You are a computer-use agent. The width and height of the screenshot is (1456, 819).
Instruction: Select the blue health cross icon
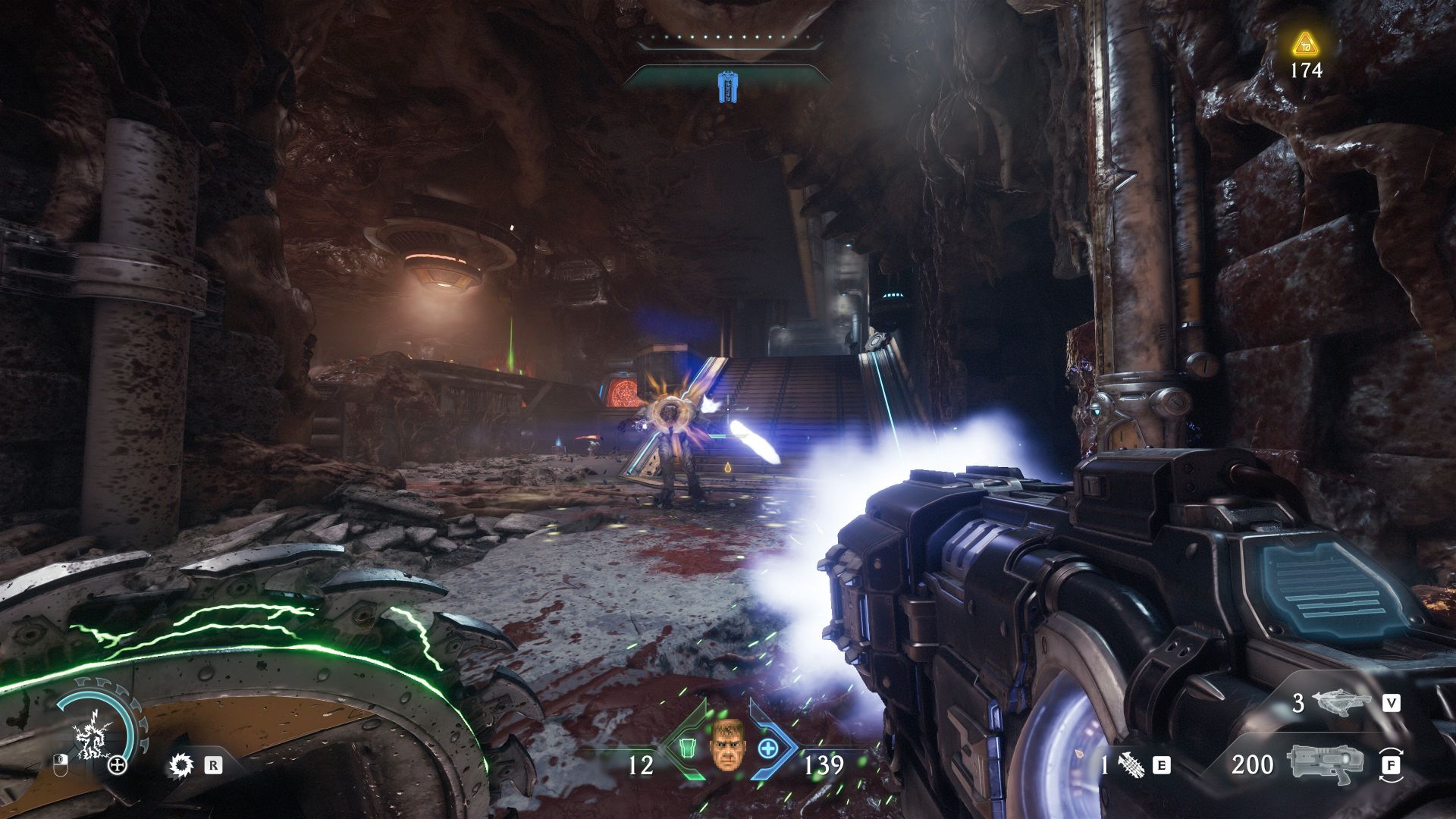[x=768, y=748]
